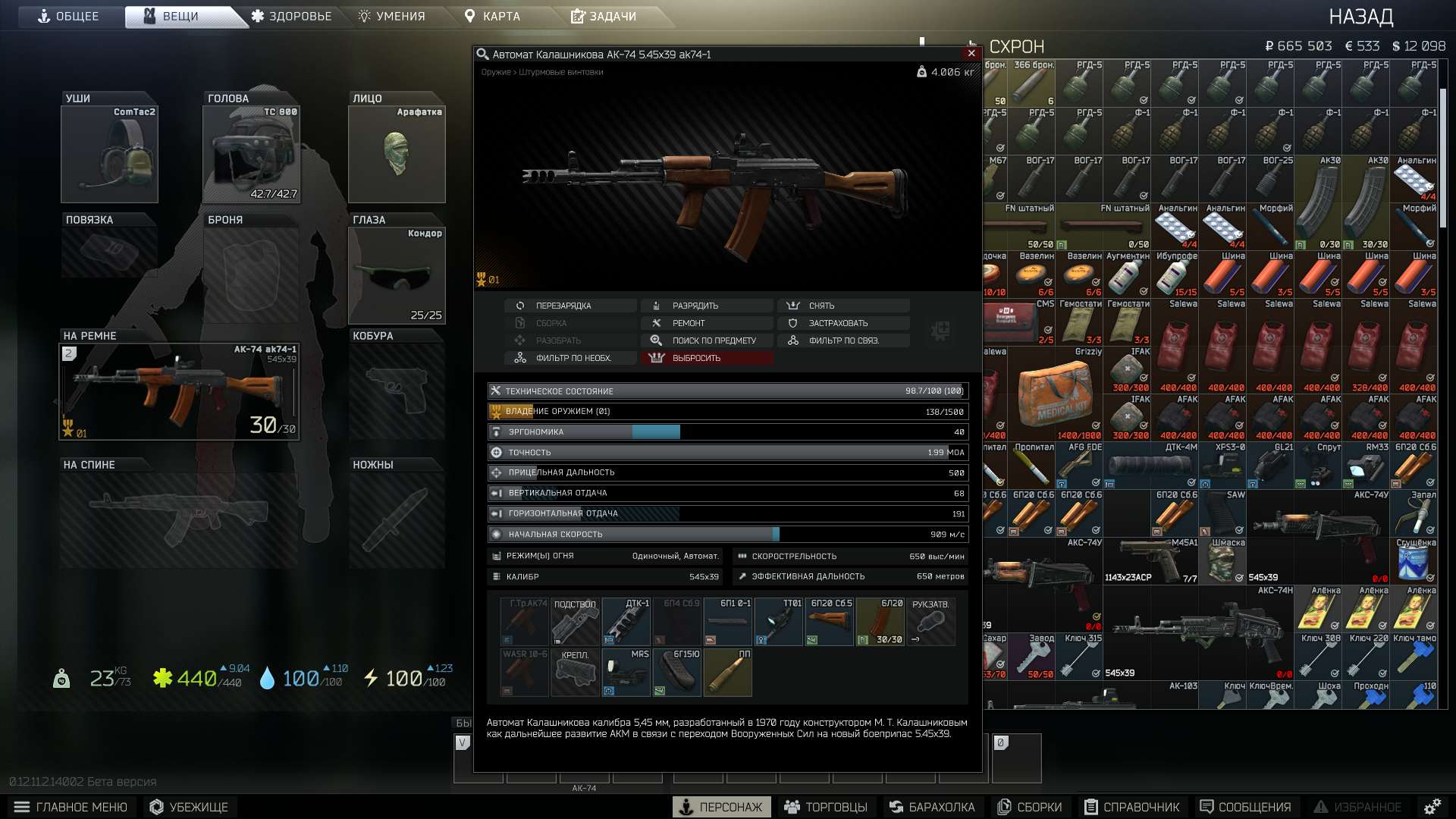Open the settings gear icon
The width and height of the screenshot is (1456, 819).
(x=1432, y=807)
